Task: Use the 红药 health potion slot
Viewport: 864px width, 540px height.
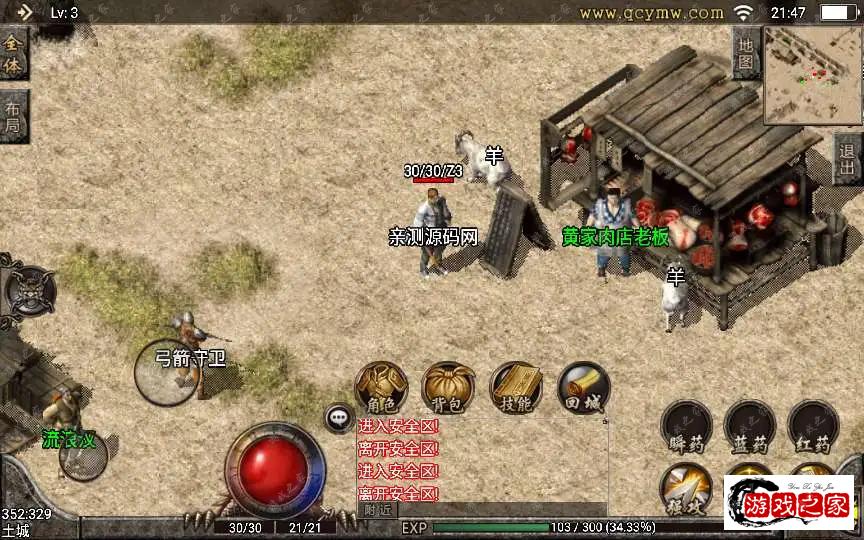Action: 813,428
